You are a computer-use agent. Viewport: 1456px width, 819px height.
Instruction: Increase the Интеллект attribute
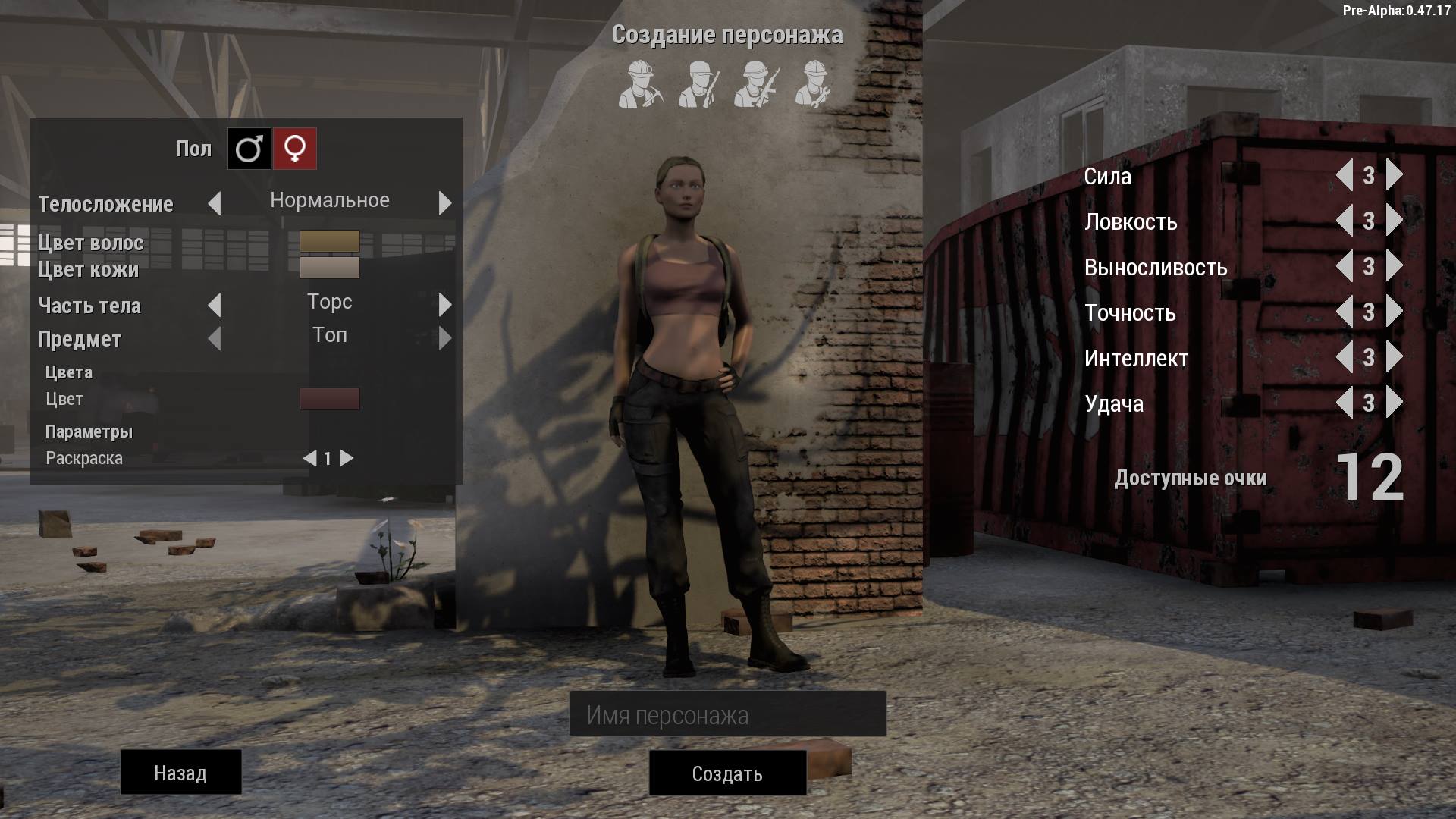pyautogui.click(x=1394, y=357)
